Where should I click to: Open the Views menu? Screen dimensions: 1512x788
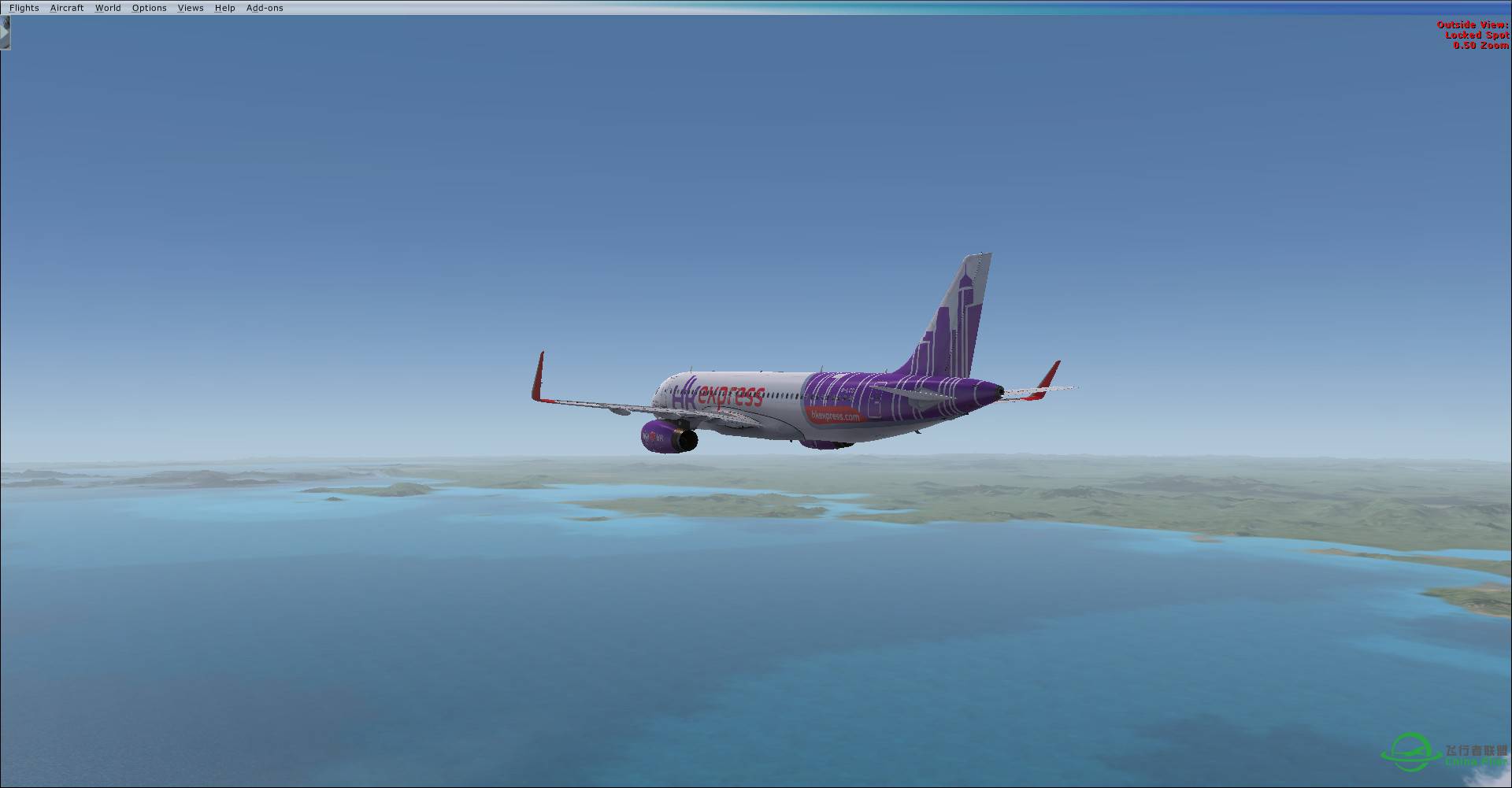click(x=190, y=7)
